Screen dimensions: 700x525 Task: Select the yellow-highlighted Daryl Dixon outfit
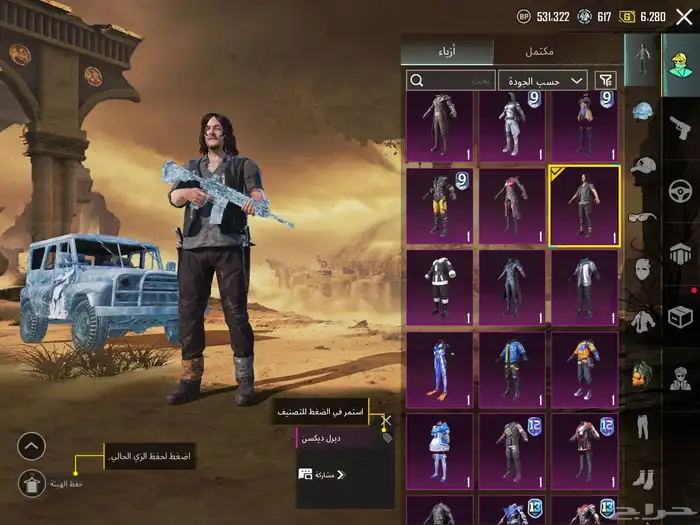click(x=584, y=206)
